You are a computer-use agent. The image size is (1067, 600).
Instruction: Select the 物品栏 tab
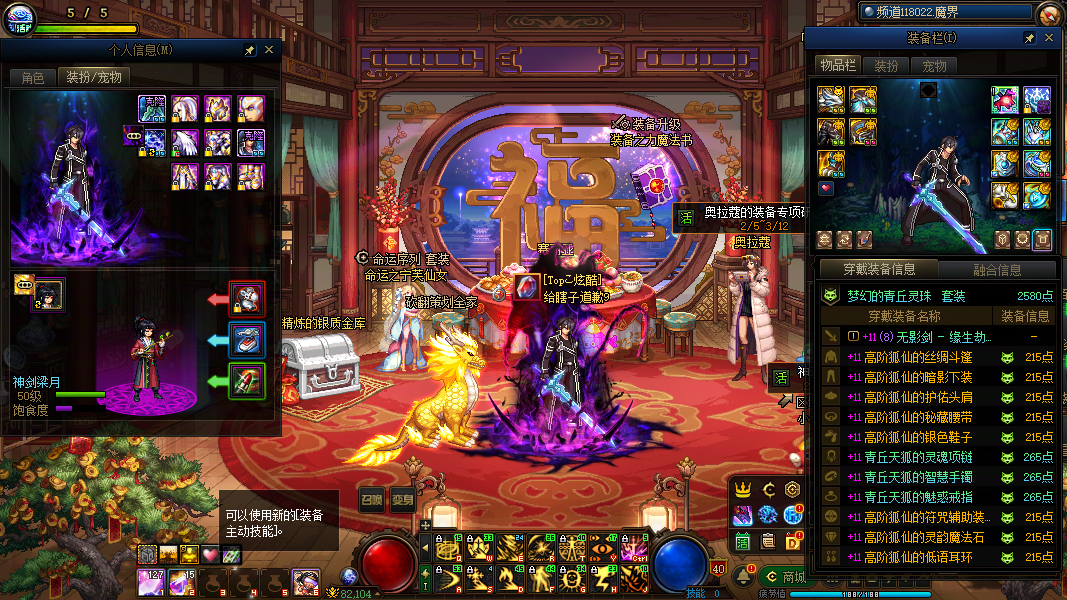tap(838, 66)
